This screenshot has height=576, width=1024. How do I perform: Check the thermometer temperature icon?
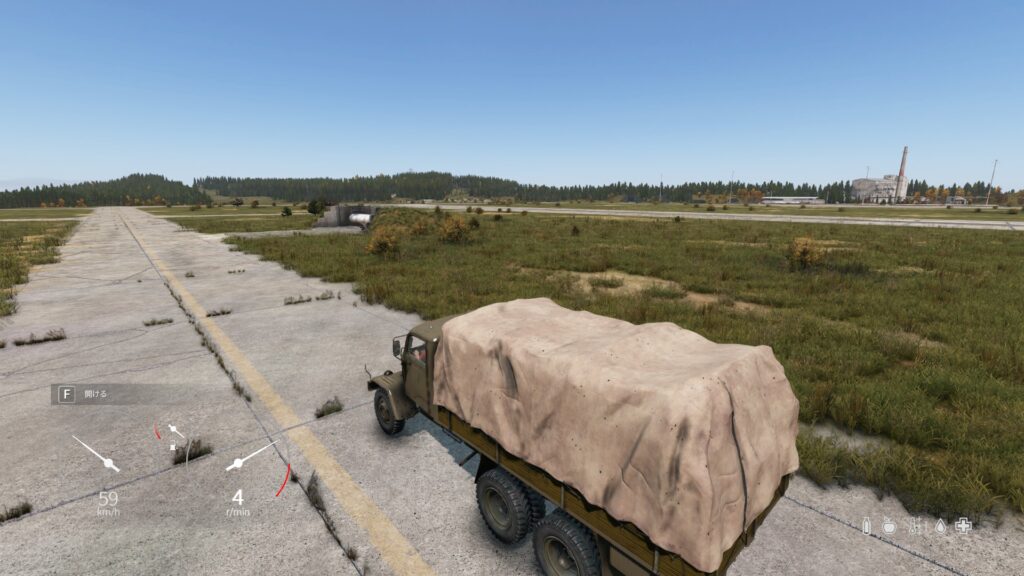[x=914, y=525]
